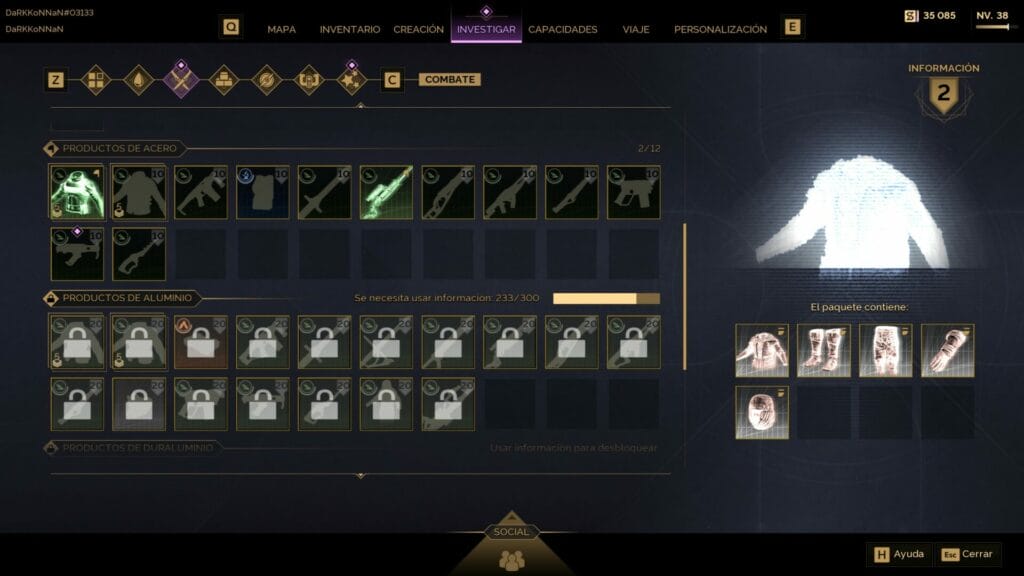The width and height of the screenshot is (1024, 576).
Task: Select the Capacidades tab
Action: coord(562,29)
